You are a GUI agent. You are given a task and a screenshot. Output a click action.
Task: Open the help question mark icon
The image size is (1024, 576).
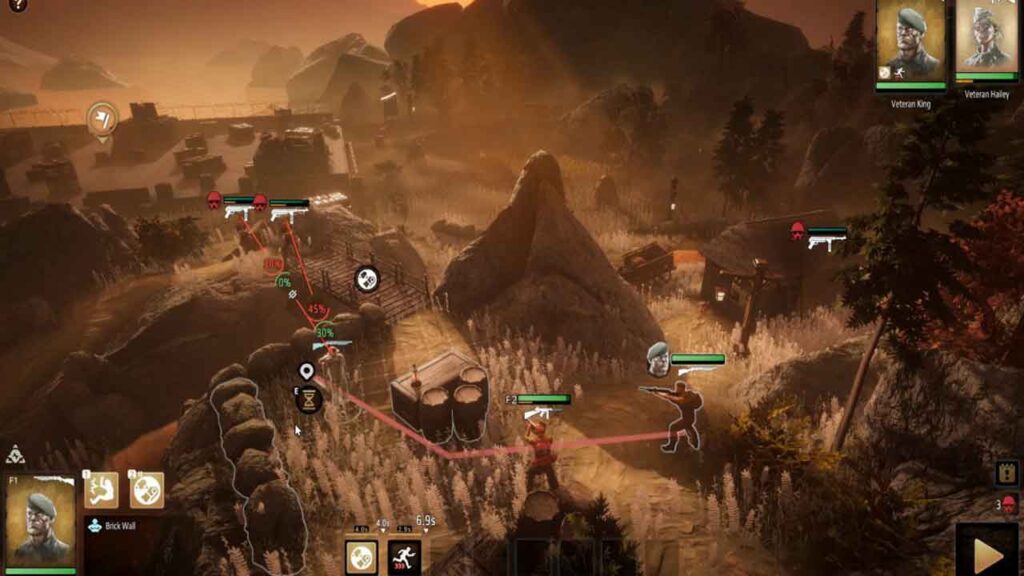tap(17, 6)
